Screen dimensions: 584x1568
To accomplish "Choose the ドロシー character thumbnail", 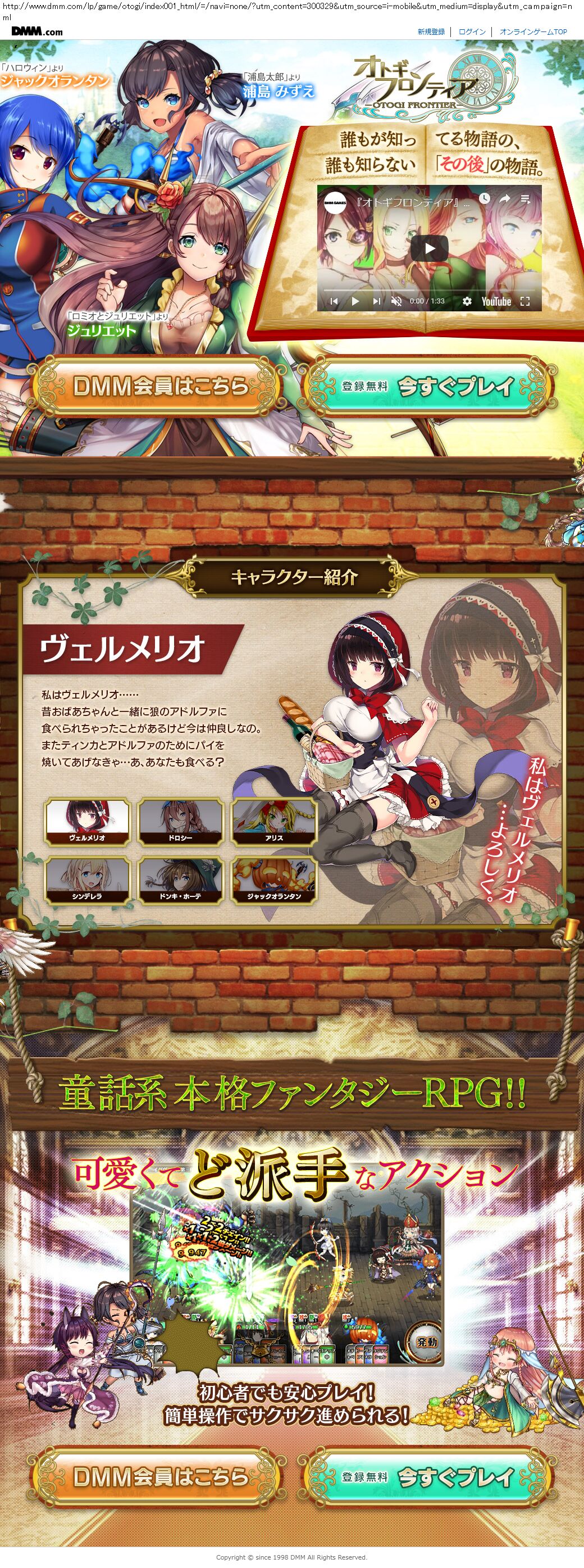I will [181, 821].
